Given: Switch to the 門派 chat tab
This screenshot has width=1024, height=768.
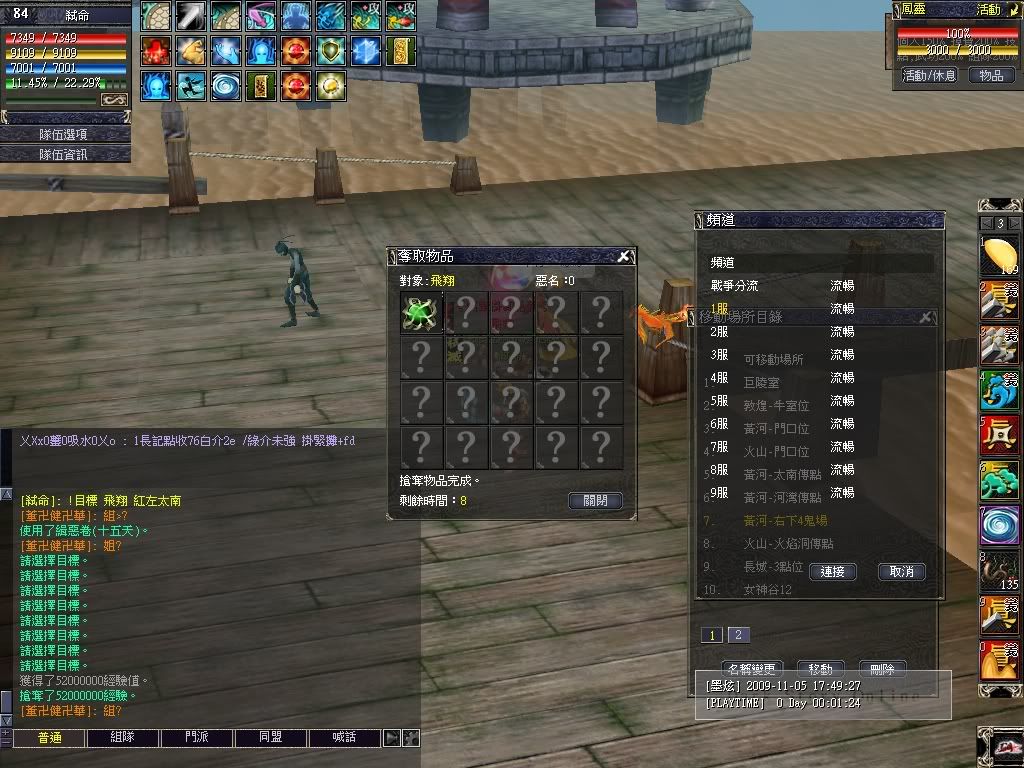Looking at the screenshot, I should point(196,738).
